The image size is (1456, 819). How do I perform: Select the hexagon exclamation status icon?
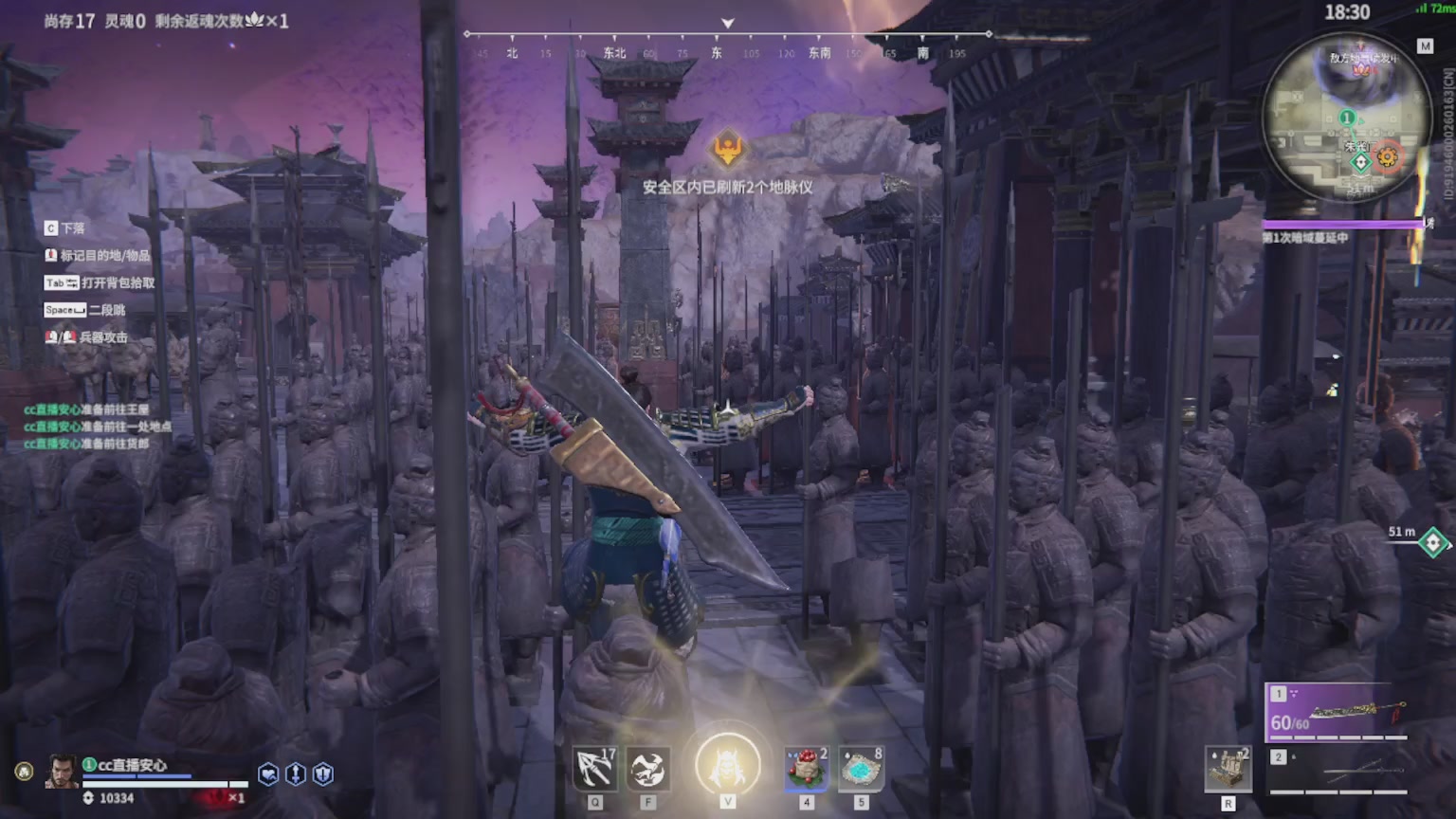pos(323,774)
